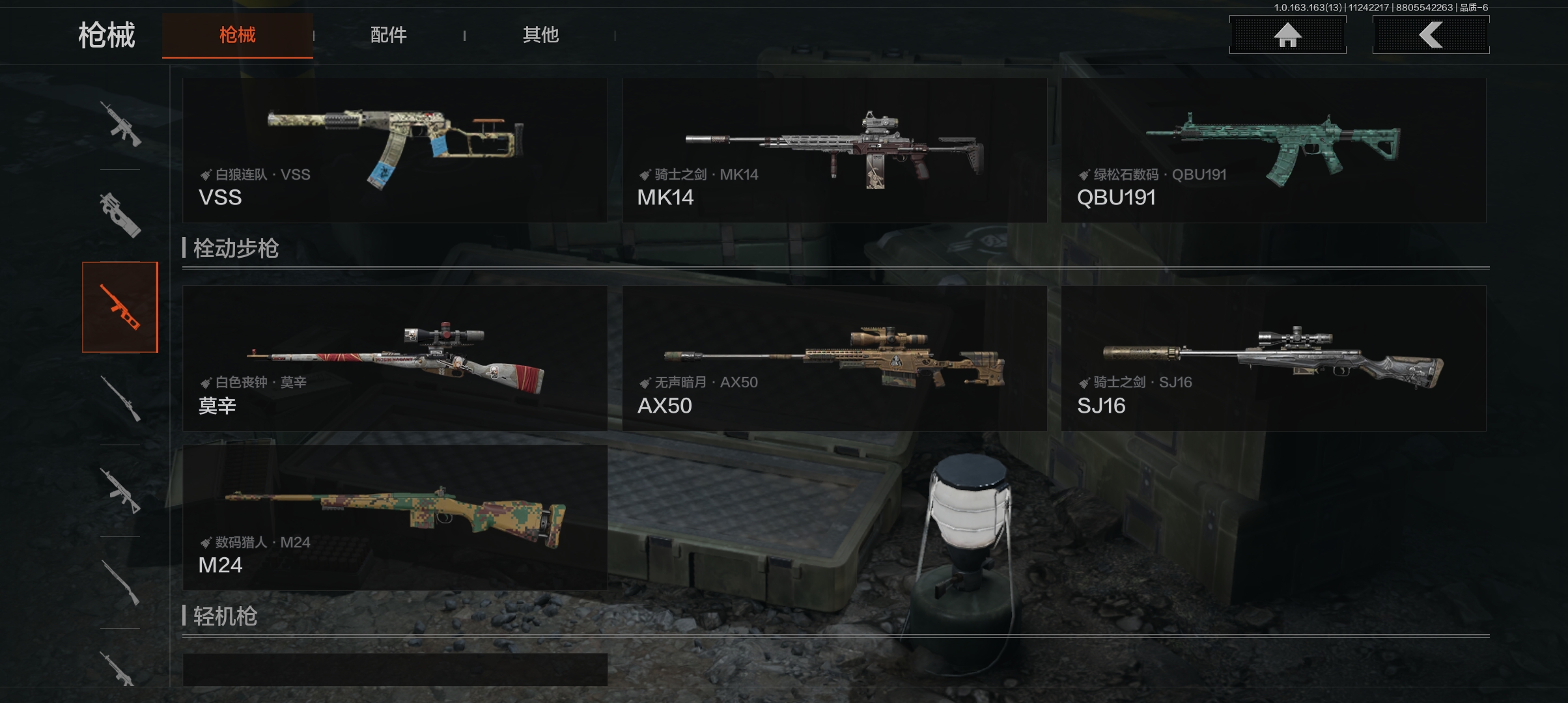The image size is (1568, 703).
Task: Switch to the 配件 attachments tab
Action: (x=388, y=35)
